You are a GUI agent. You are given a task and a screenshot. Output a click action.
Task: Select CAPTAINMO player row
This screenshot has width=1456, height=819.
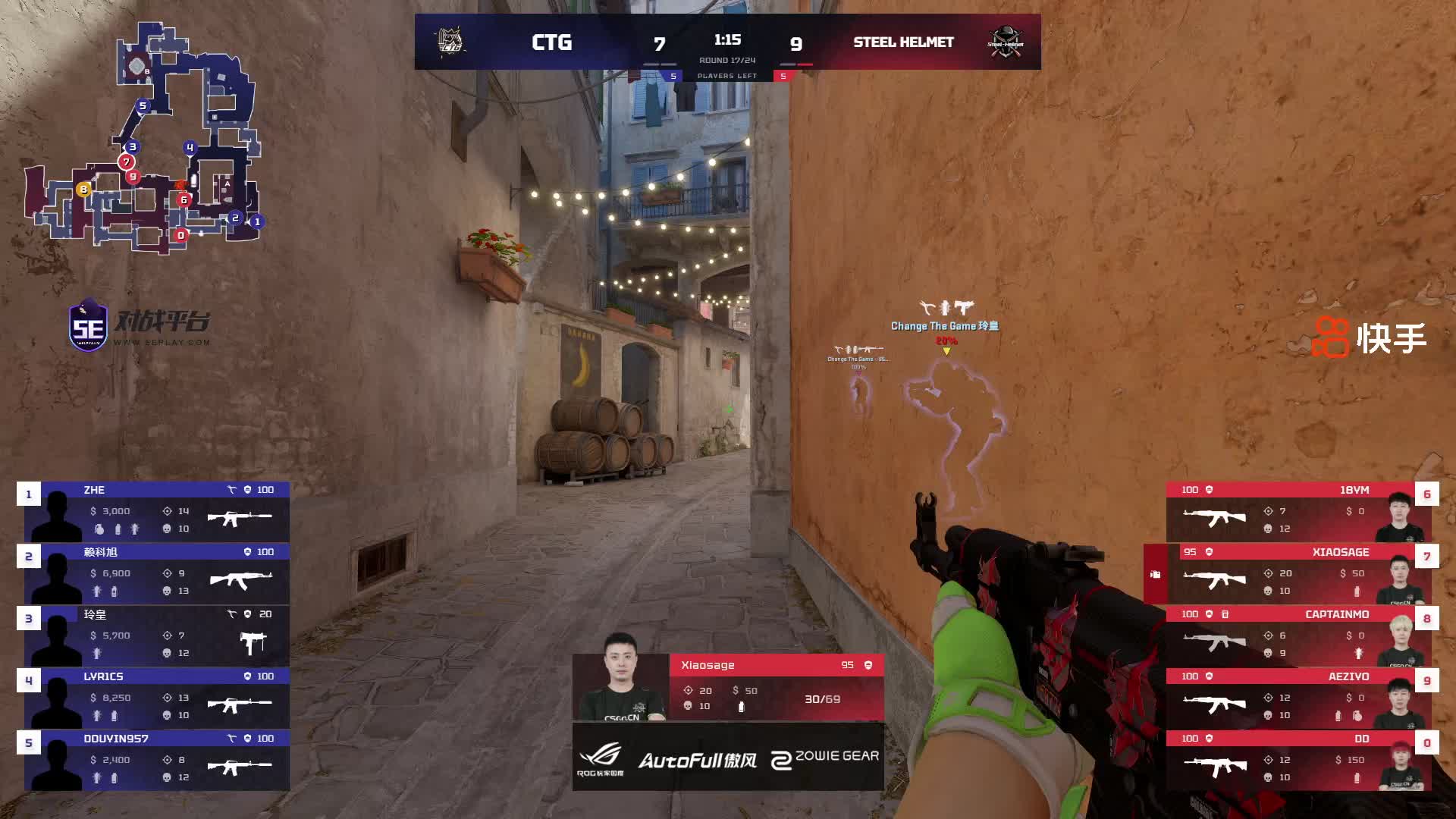click(1297, 635)
